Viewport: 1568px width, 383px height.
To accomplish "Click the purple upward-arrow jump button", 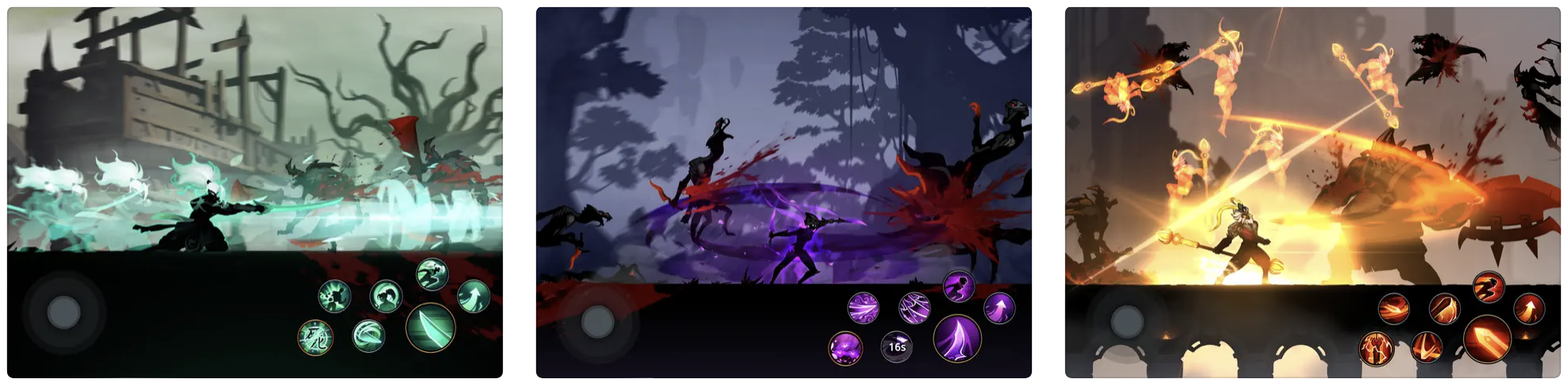I will pos(998,308).
